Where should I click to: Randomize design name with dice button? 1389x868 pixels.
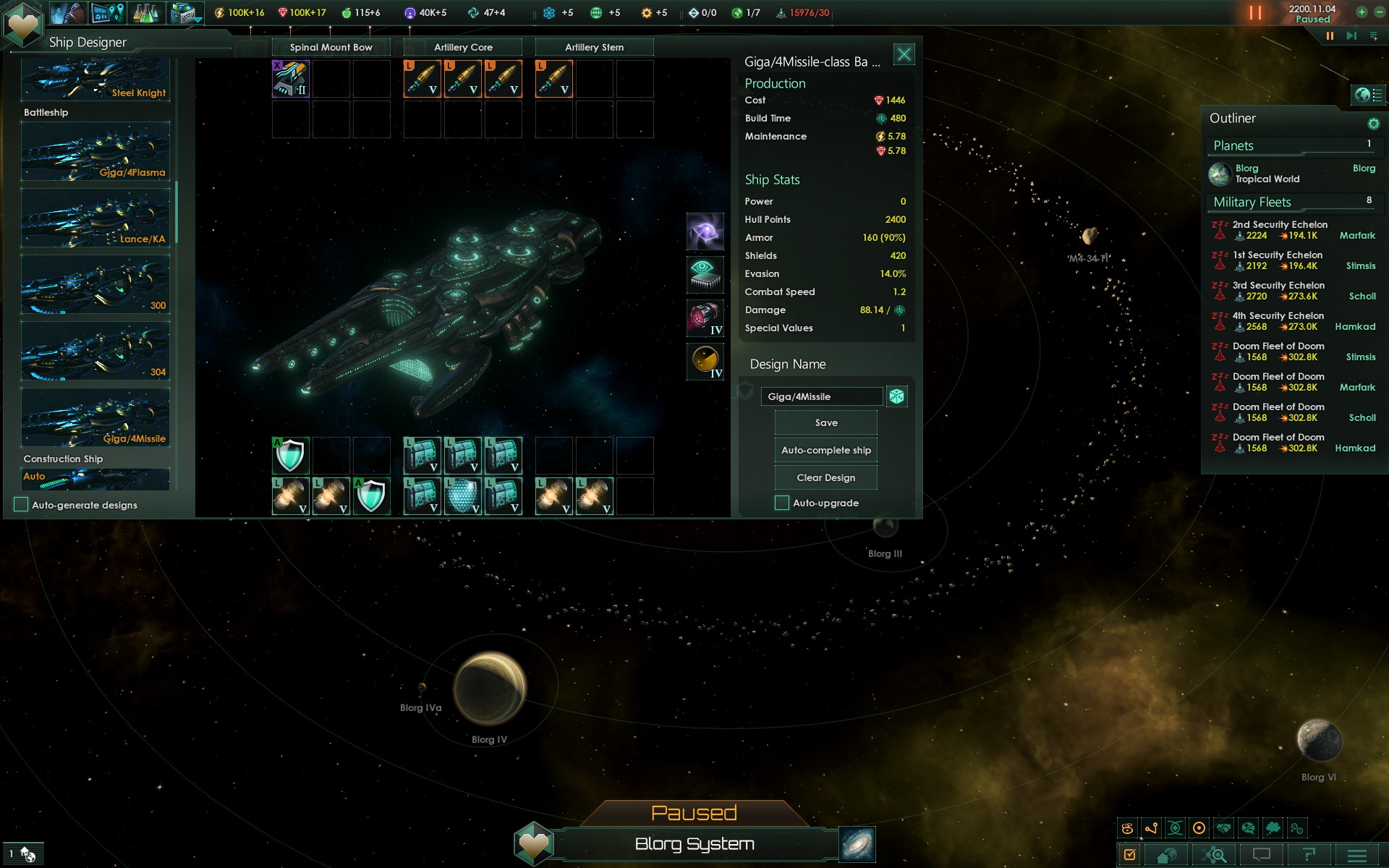(x=896, y=396)
